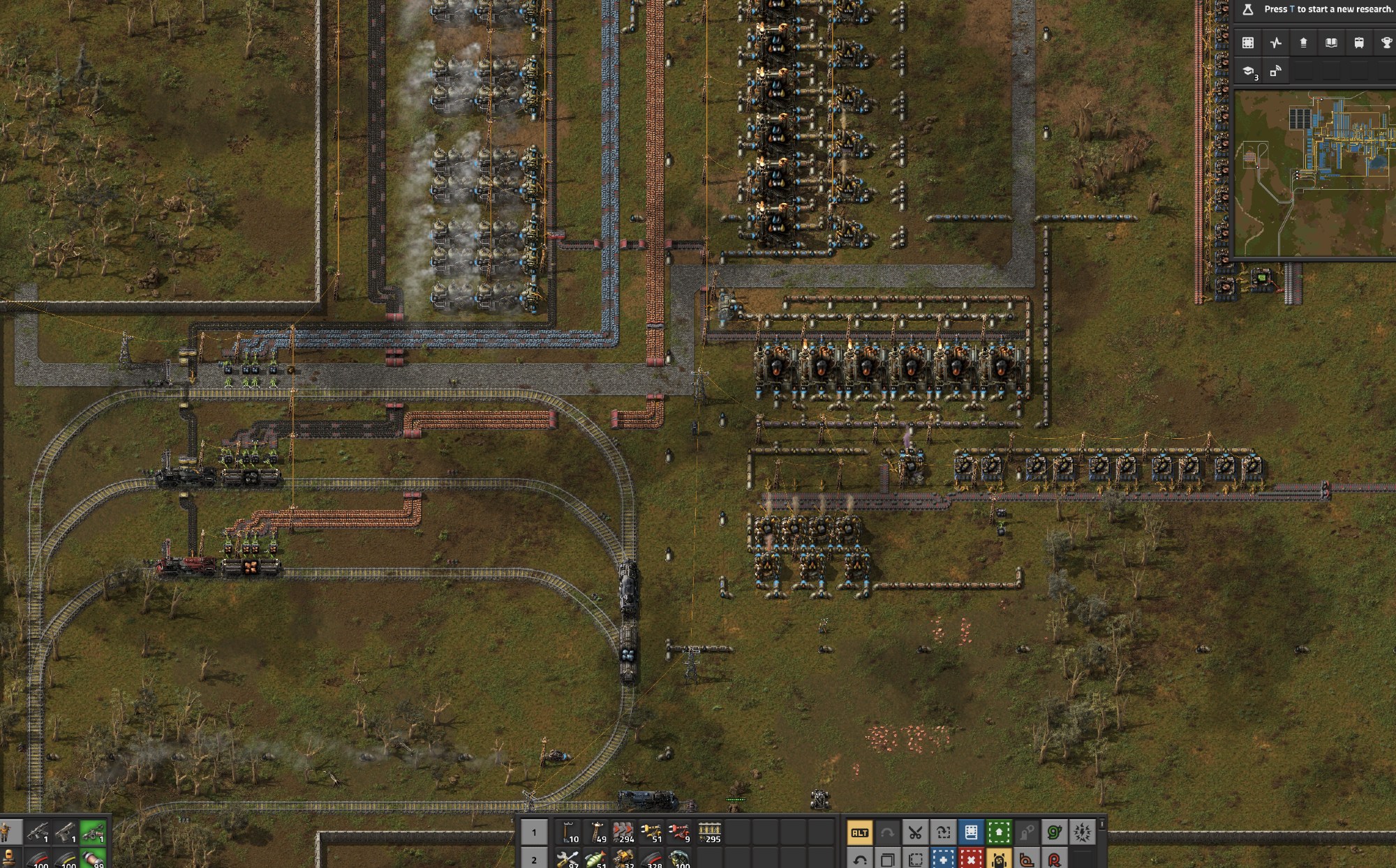Click the undo arrow shortcut

(859, 858)
